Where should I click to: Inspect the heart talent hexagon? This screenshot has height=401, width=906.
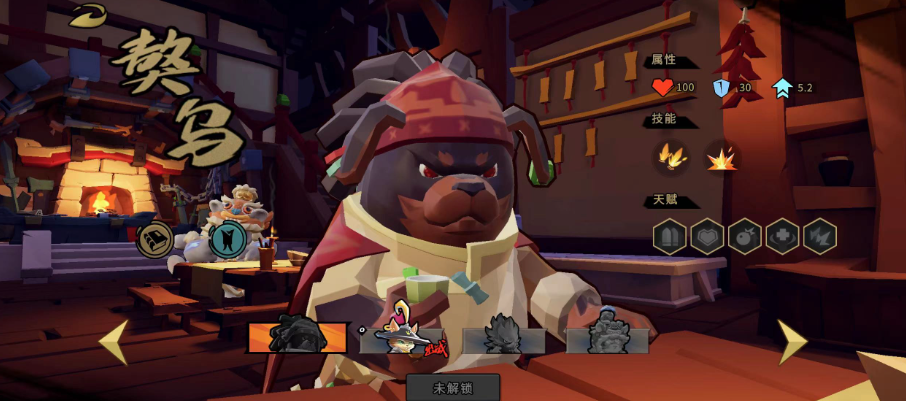click(707, 236)
